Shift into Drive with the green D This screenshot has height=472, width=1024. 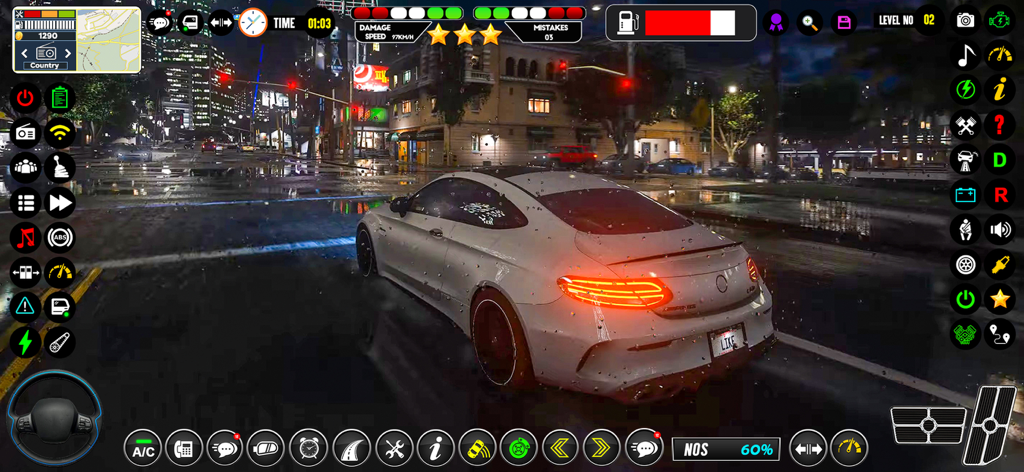999,159
